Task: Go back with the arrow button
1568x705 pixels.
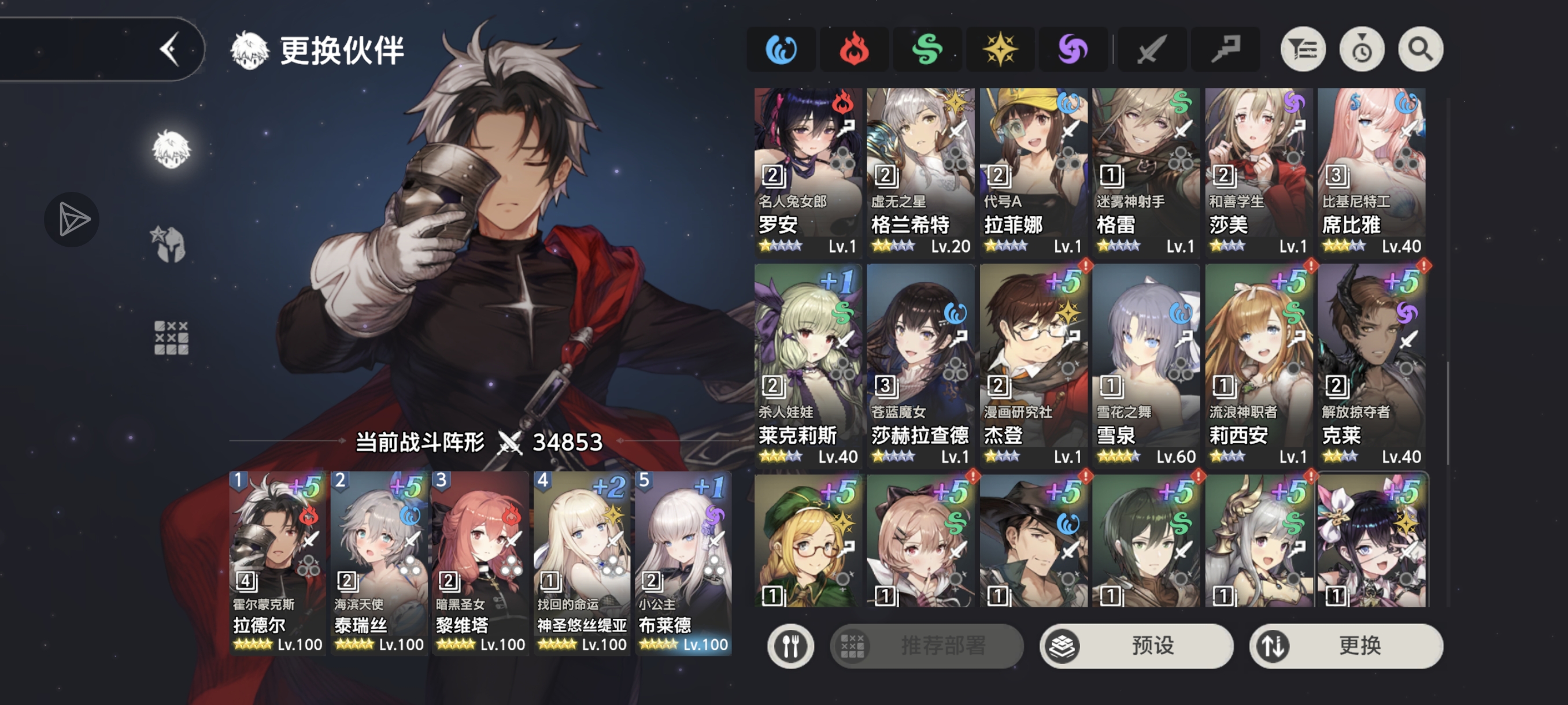Action: coord(170,49)
